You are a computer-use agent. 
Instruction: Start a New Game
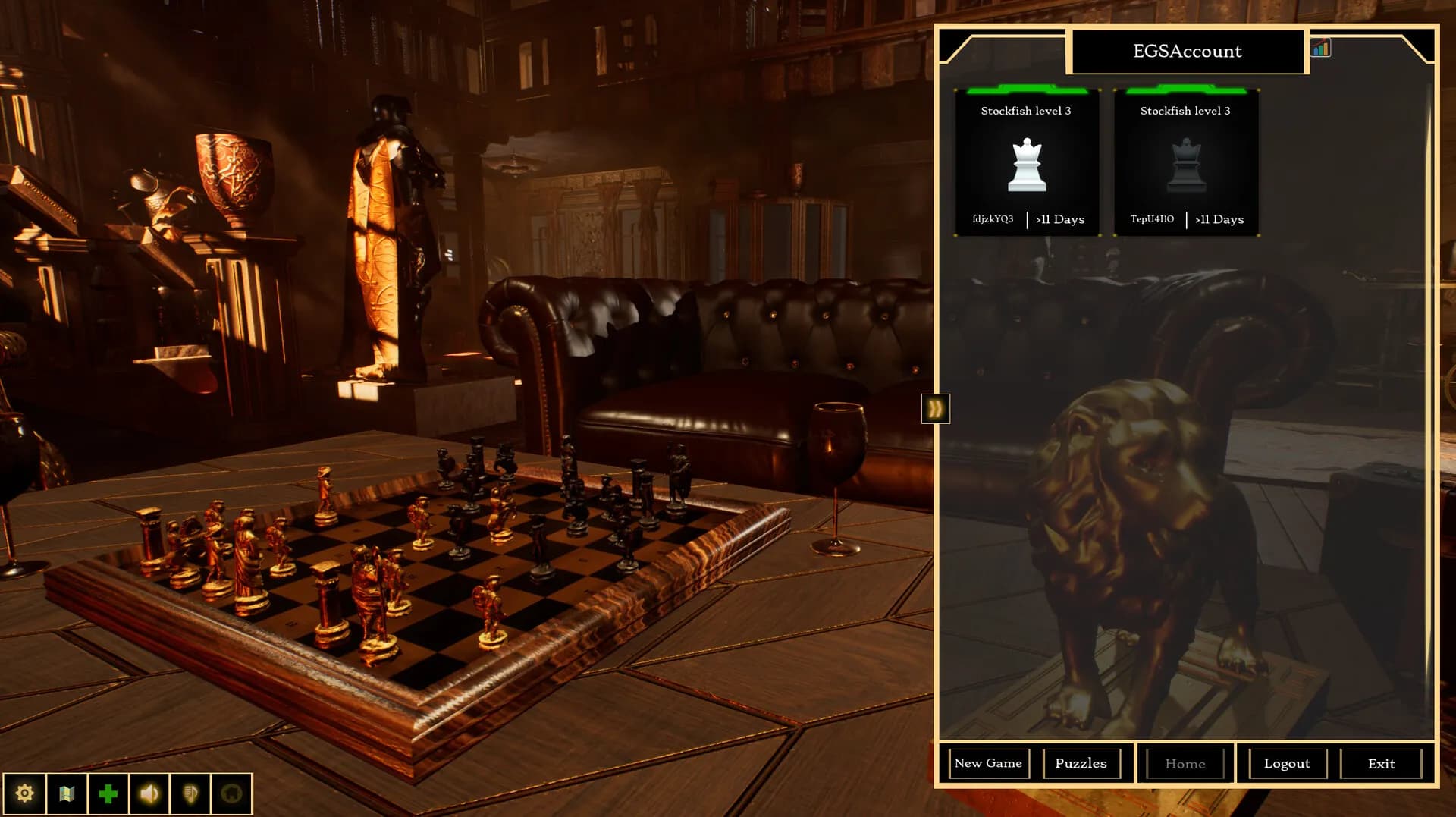pyautogui.click(x=988, y=763)
